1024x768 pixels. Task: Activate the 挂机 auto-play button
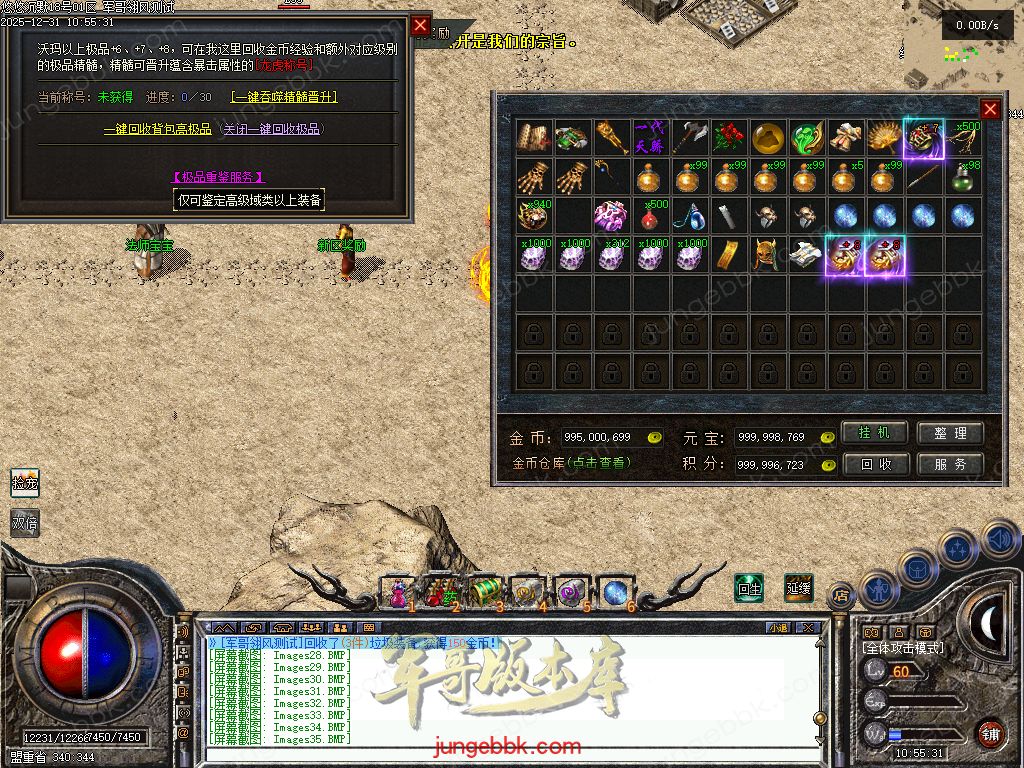[x=874, y=433]
